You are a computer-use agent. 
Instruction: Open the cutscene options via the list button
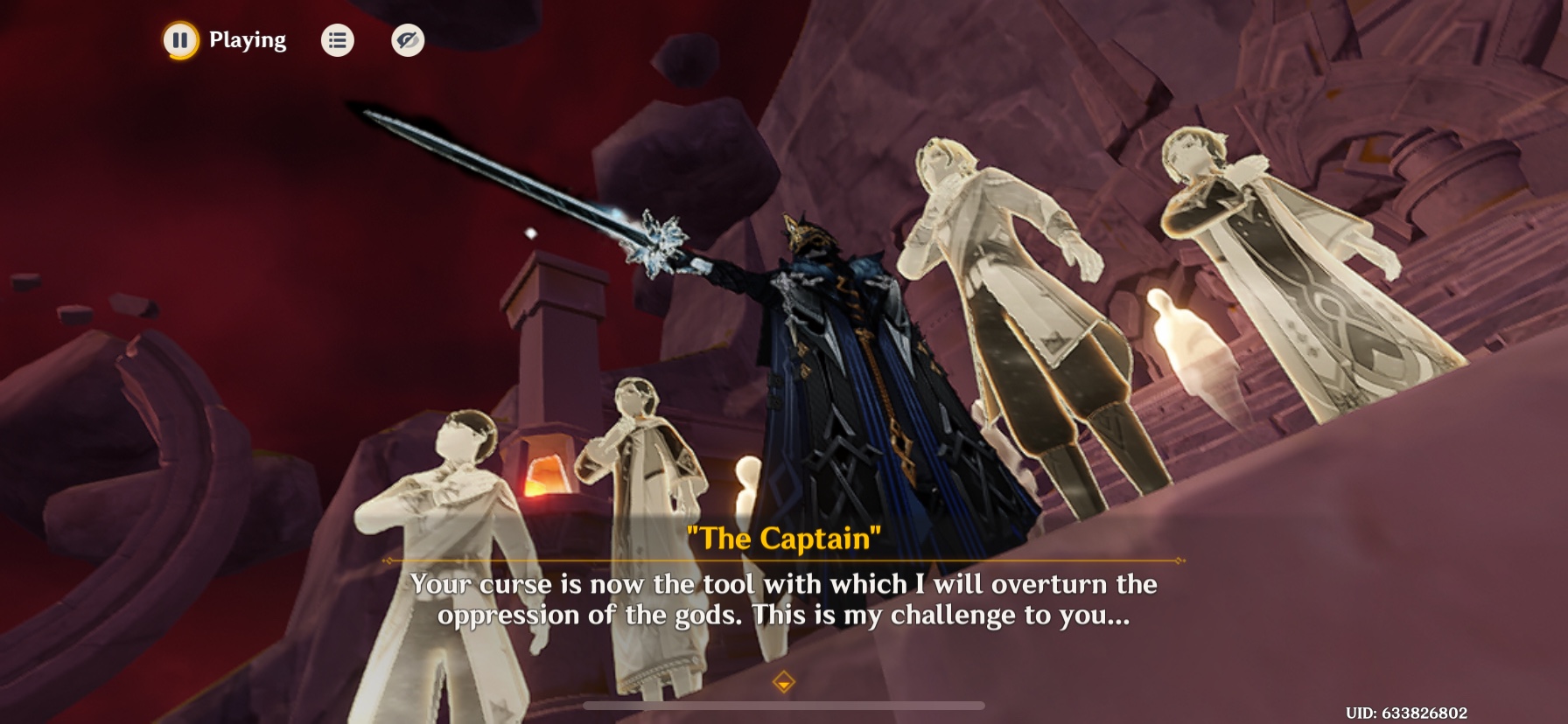click(338, 39)
